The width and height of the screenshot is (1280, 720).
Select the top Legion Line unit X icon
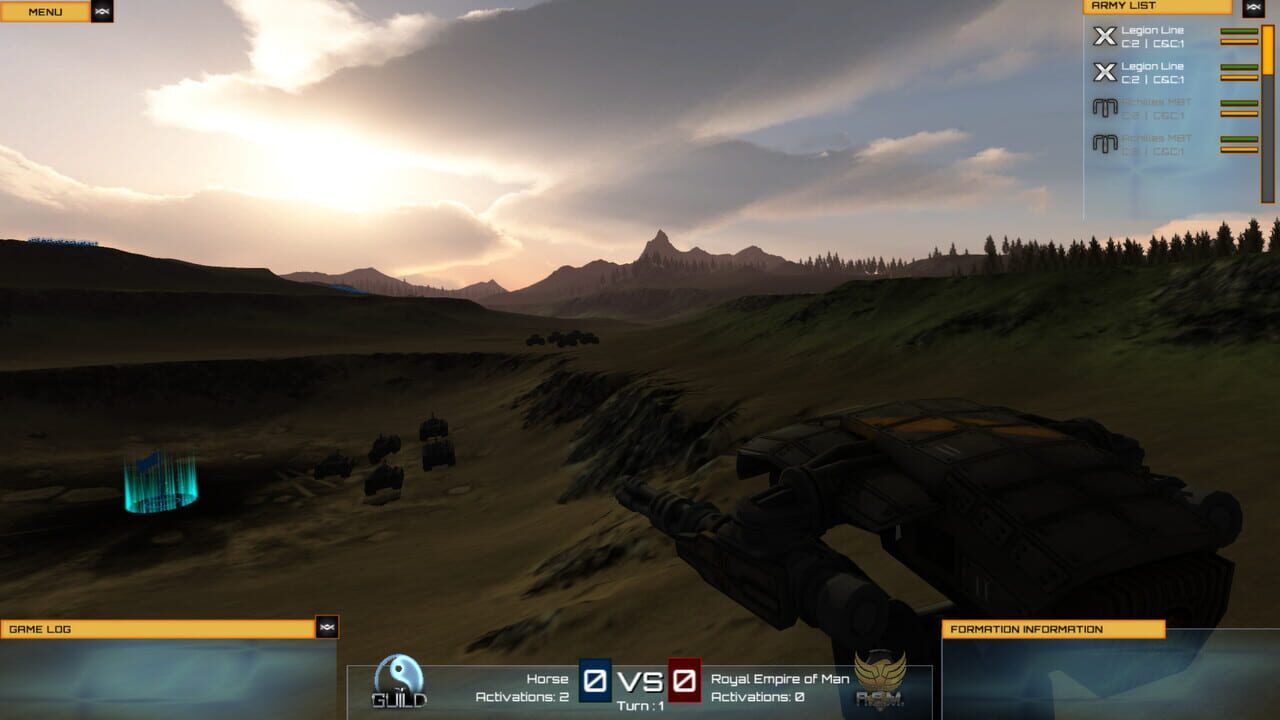coord(1105,36)
